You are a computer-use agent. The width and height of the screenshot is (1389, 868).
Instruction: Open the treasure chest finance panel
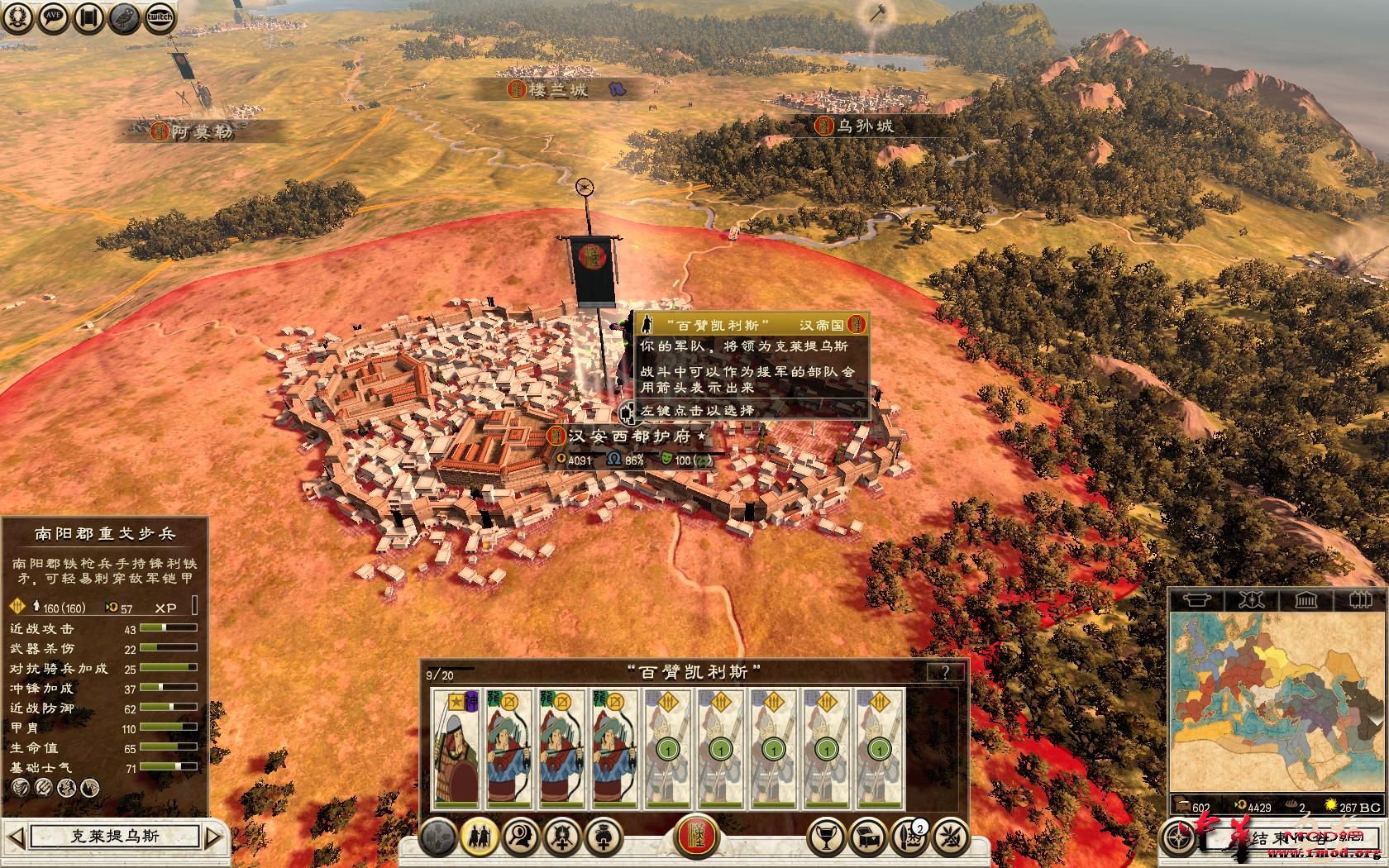coord(866,837)
